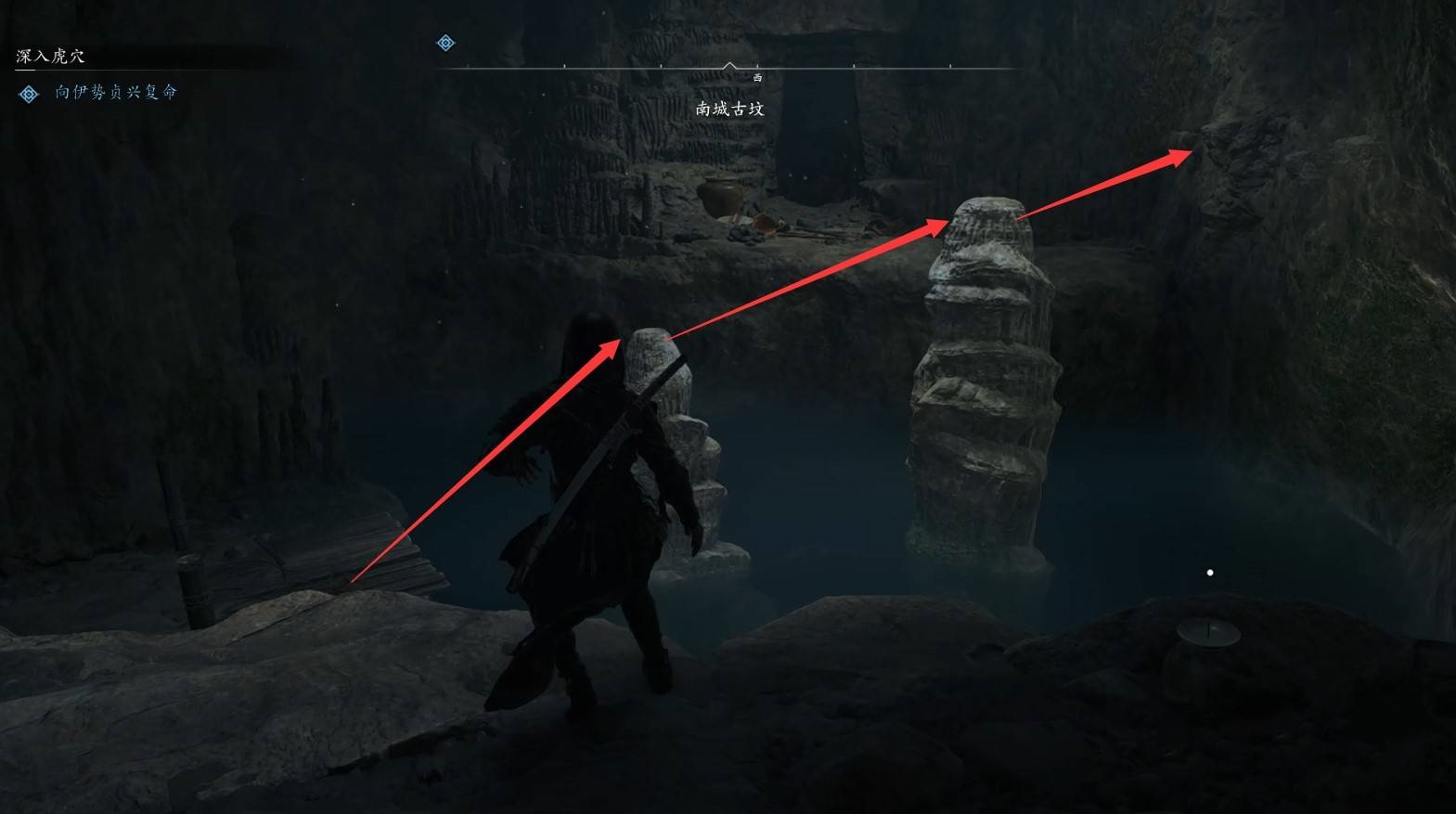Click the quest marker diamond on the compass
This screenshot has height=814, width=1456.
coord(446,43)
